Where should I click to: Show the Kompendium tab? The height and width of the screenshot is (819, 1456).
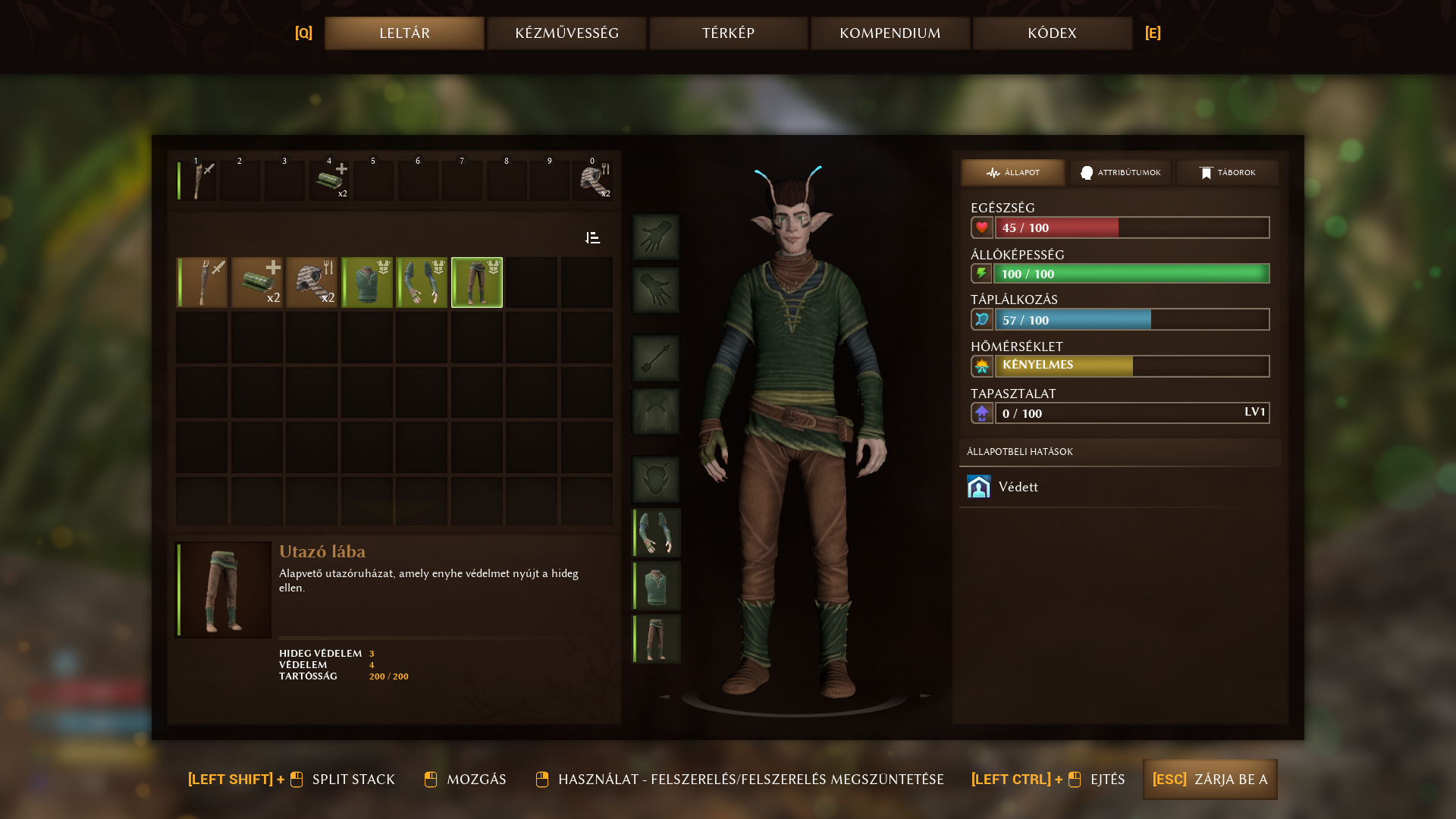890,33
